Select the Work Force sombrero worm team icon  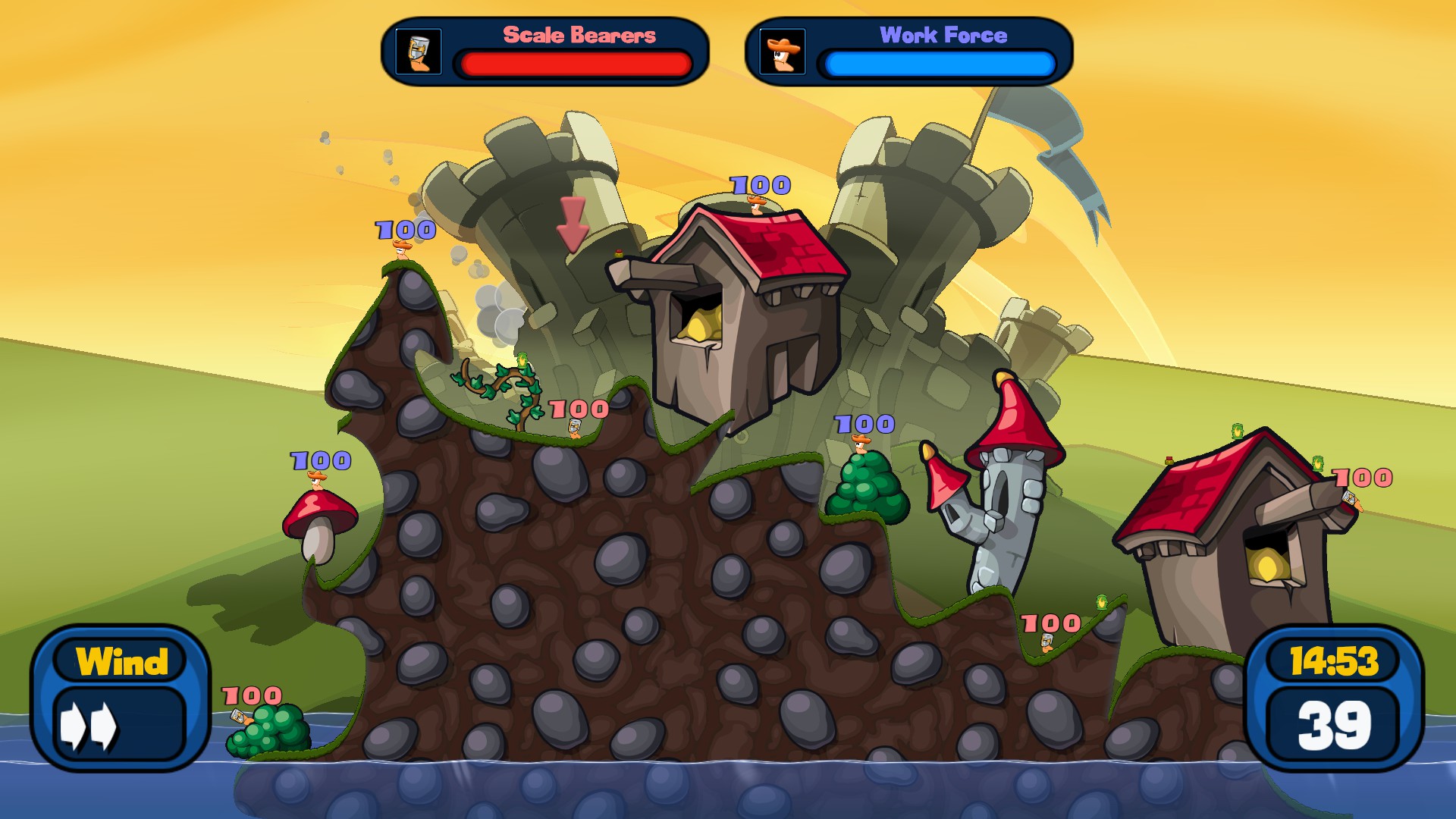pos(782,52)
